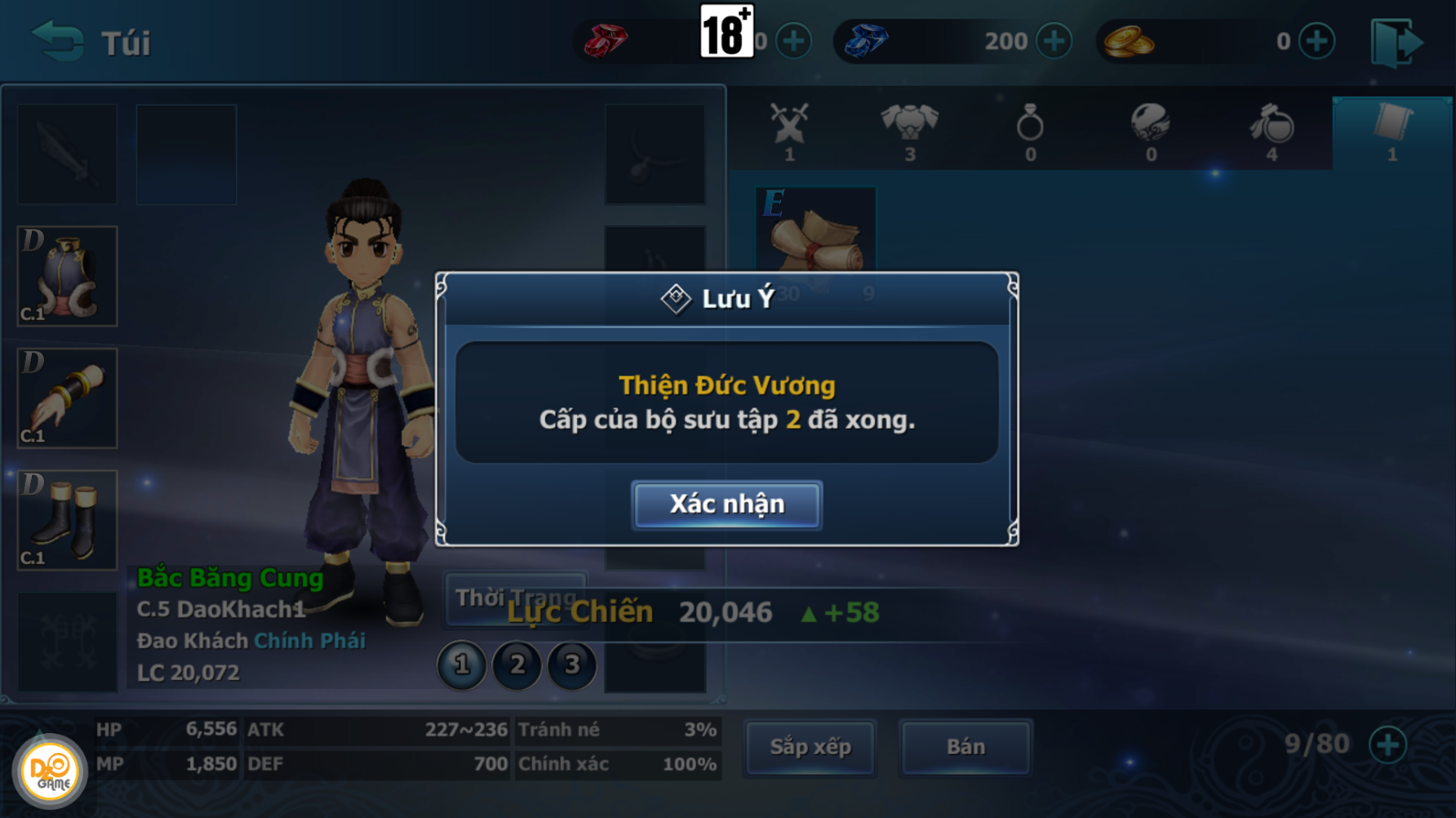Screen dimensions: 1456x818
Task: Switch to the crossed swords weapon tab
Action: pos(789,131)
